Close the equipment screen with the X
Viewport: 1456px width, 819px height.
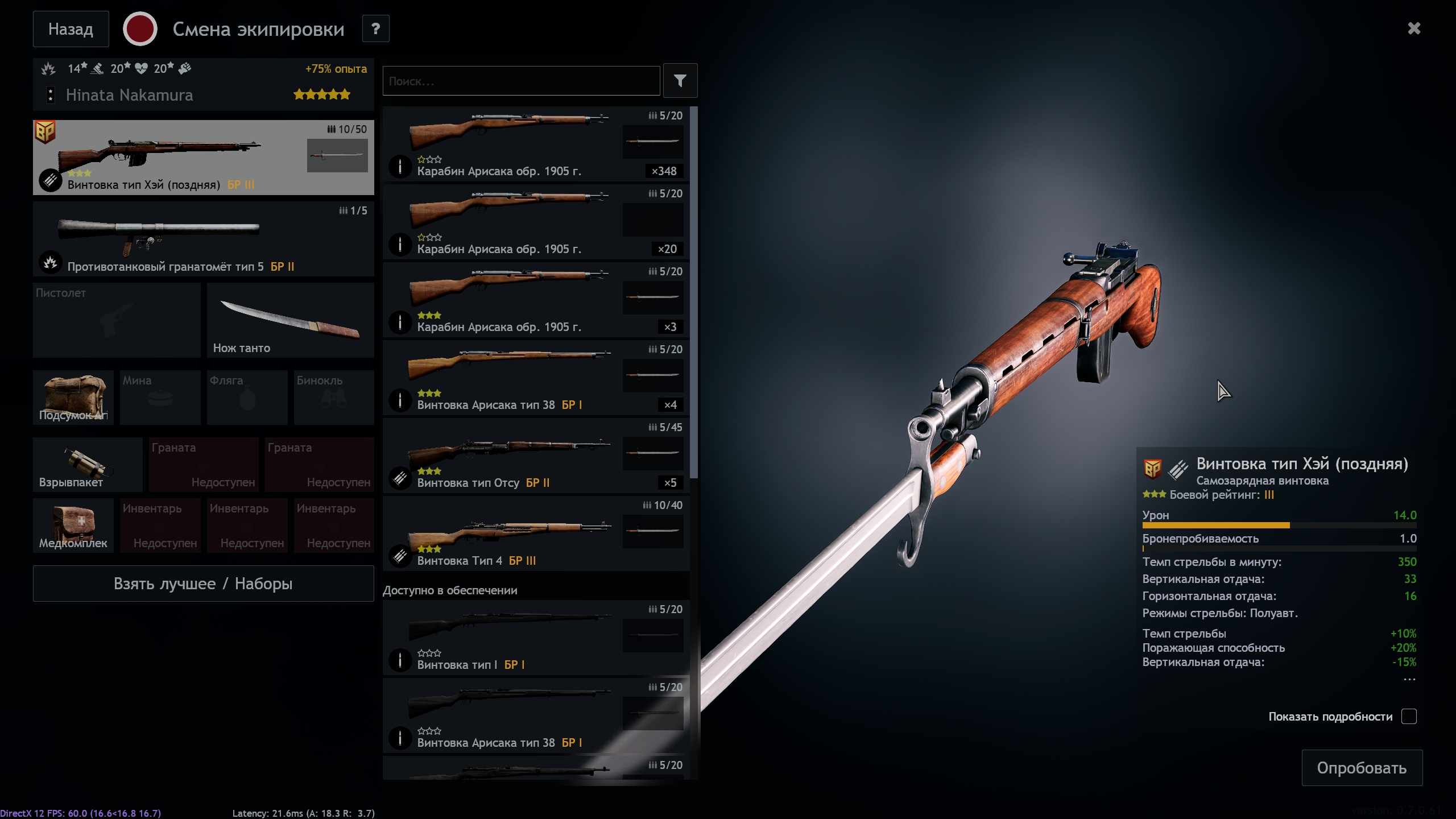point(1414,28)
